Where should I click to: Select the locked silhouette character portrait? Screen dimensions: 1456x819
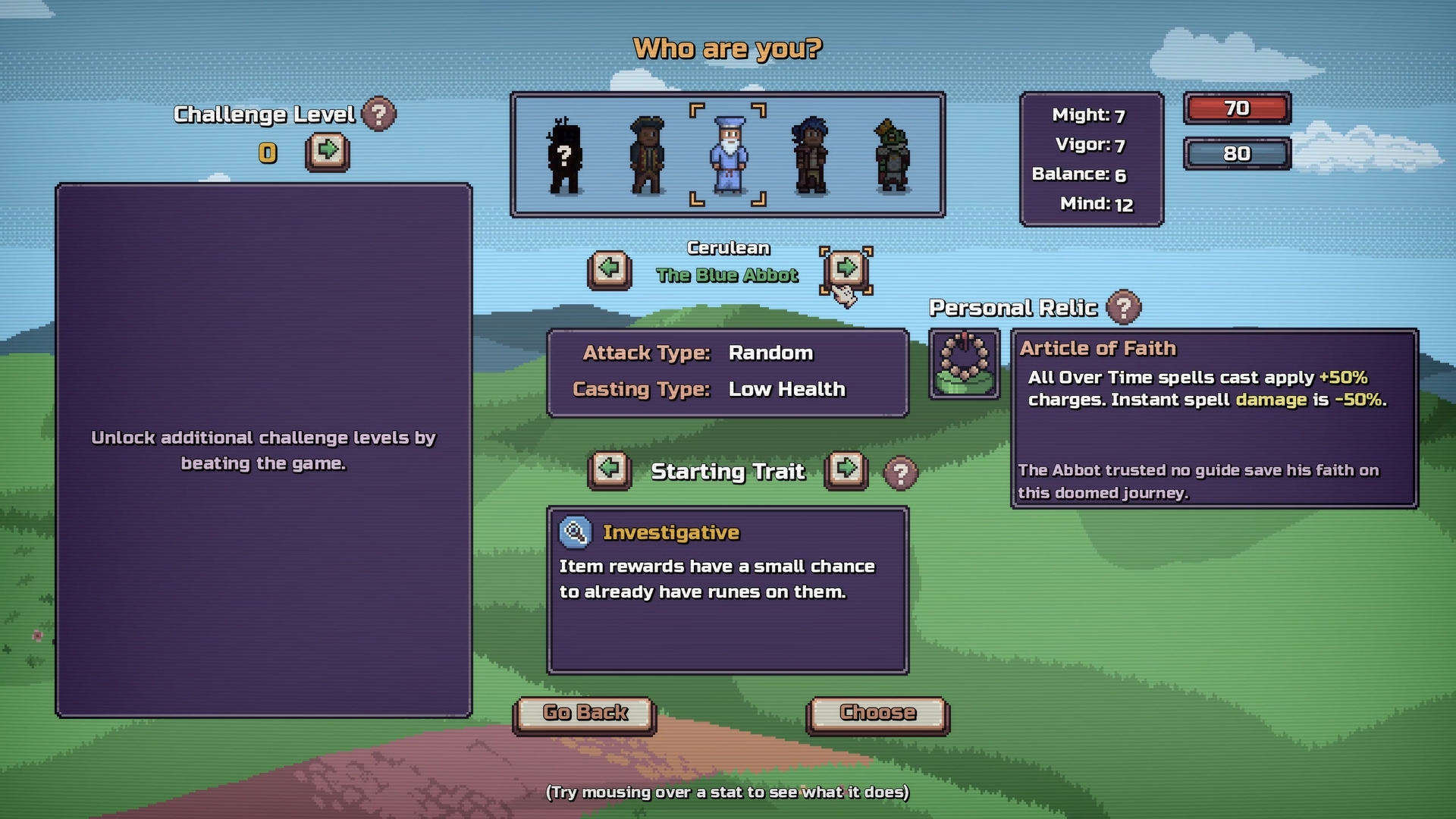pos(564,157)
